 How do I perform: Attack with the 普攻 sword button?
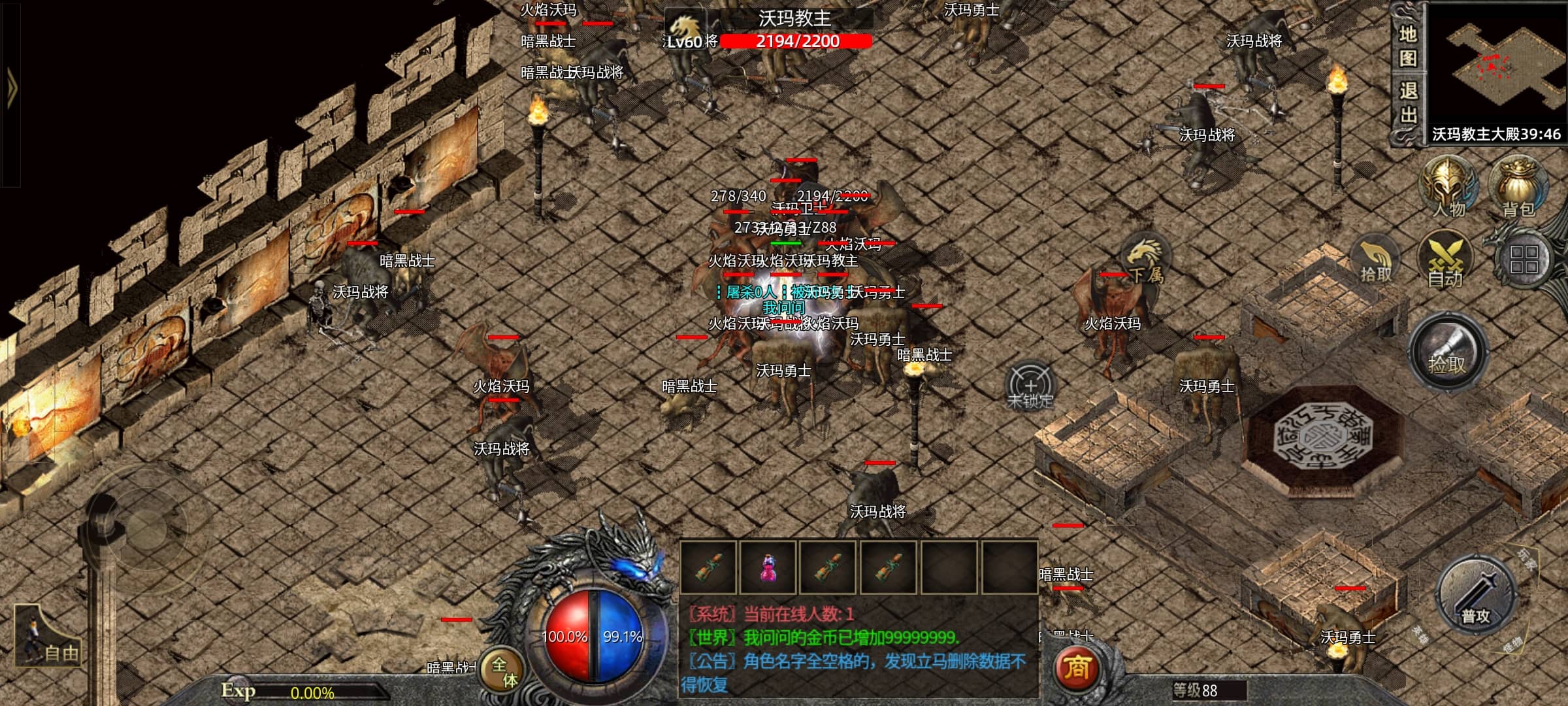[1476, 596]
